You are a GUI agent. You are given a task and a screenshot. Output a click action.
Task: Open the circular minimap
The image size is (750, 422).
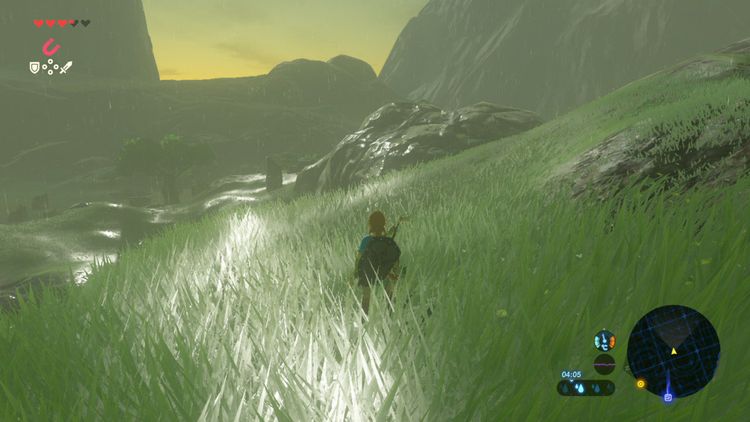click(673, 351)
